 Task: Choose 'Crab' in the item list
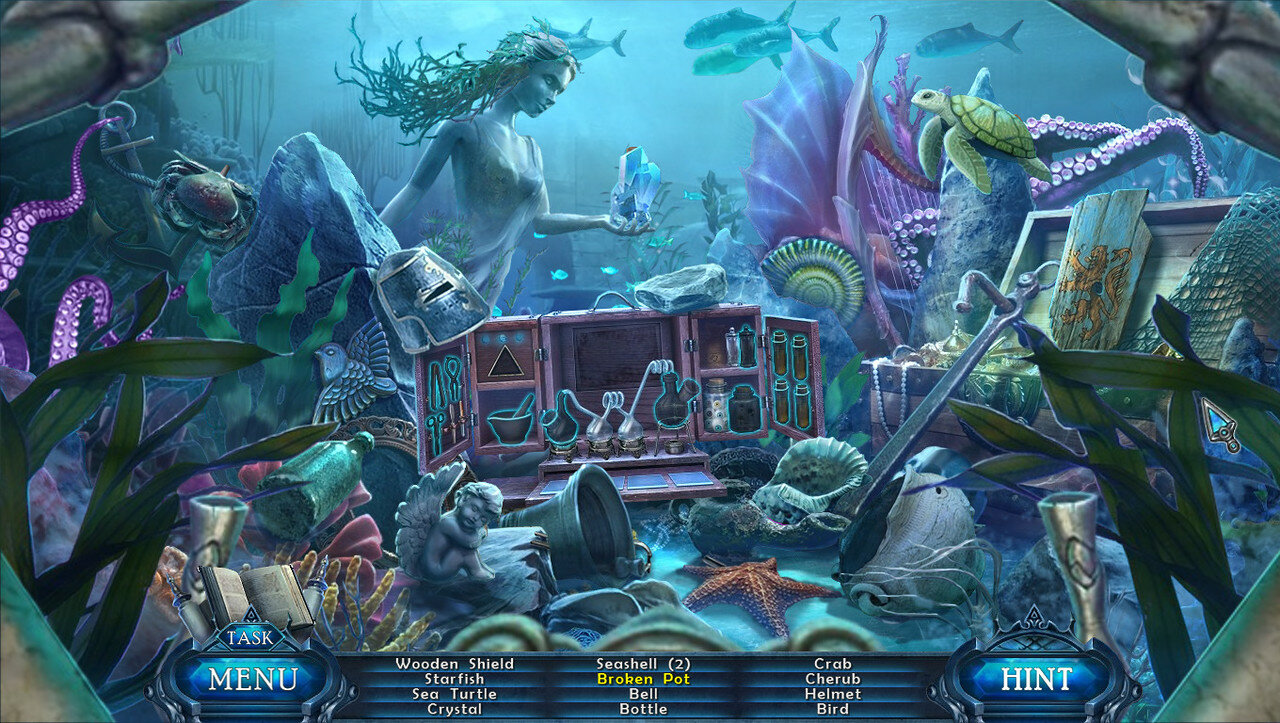pos(832,663)
